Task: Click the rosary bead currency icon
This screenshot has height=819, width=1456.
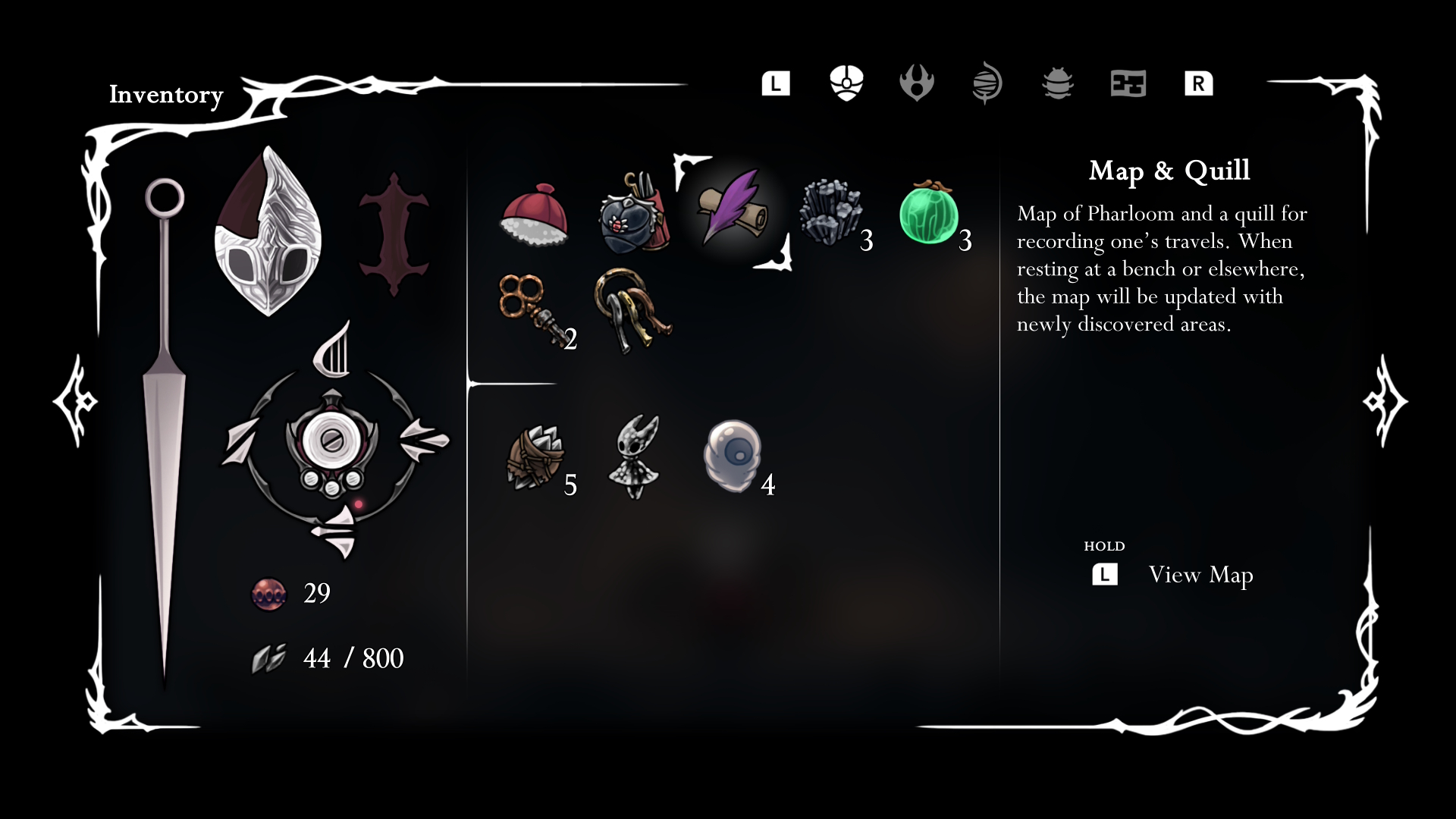Action: [x=271, y=594]
